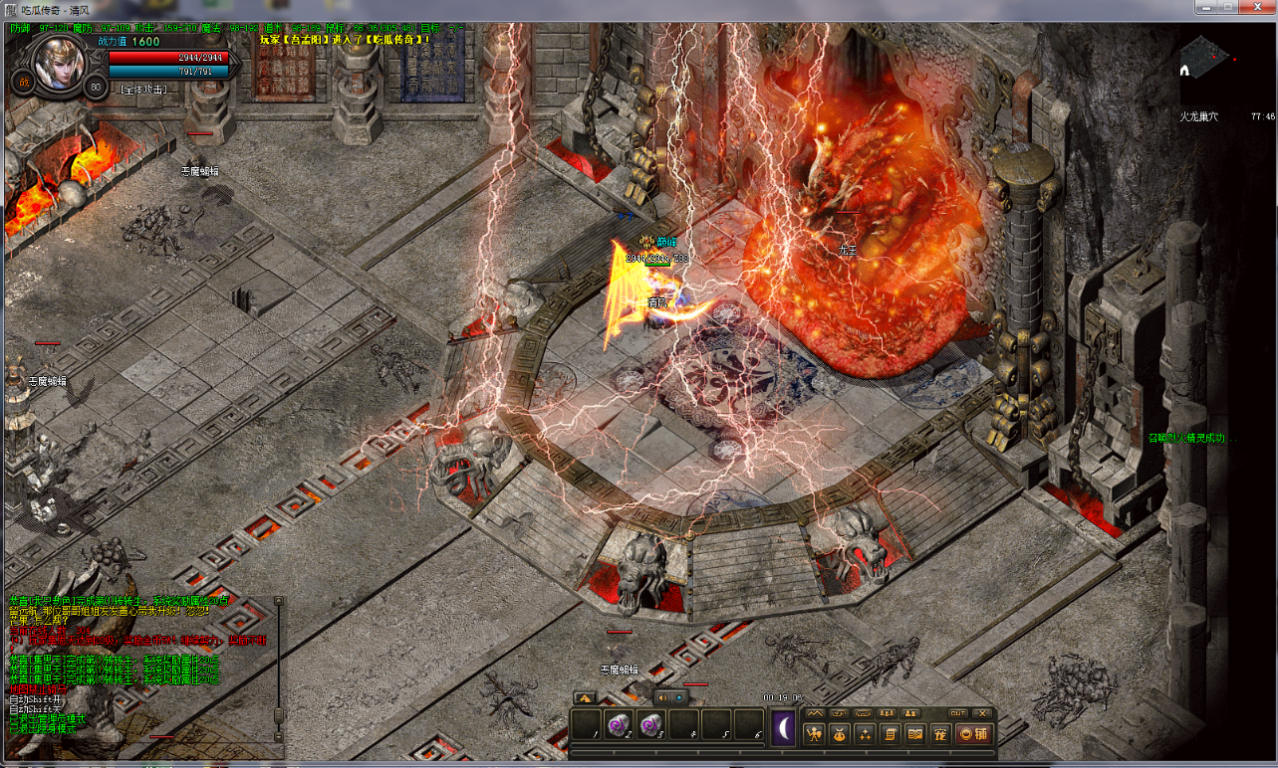
Task: Open the scroll icon on the bottom bar
Action: click(x=890, y=734)
